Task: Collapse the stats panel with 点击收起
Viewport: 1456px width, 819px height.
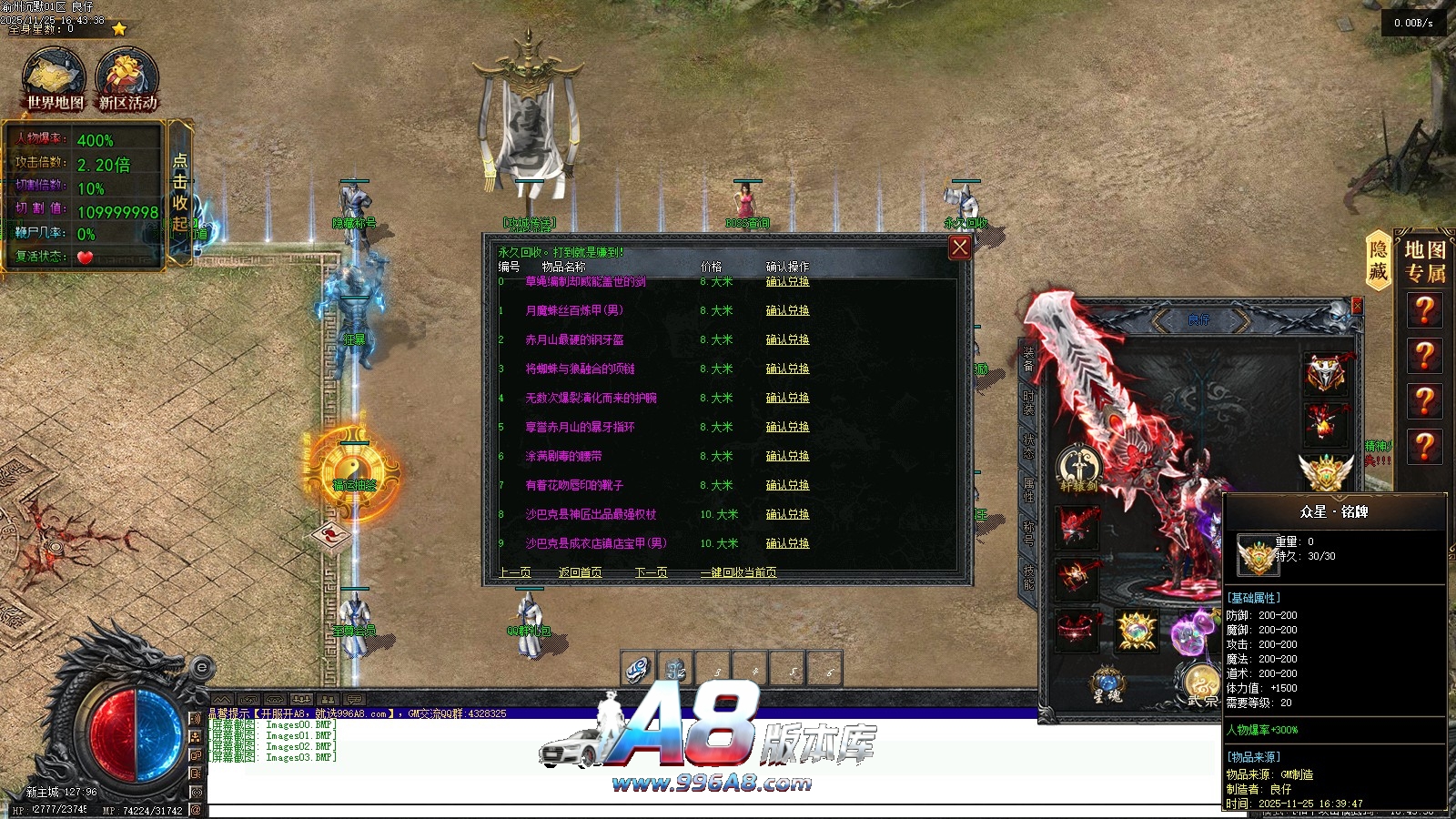Action: pos(180,193)
